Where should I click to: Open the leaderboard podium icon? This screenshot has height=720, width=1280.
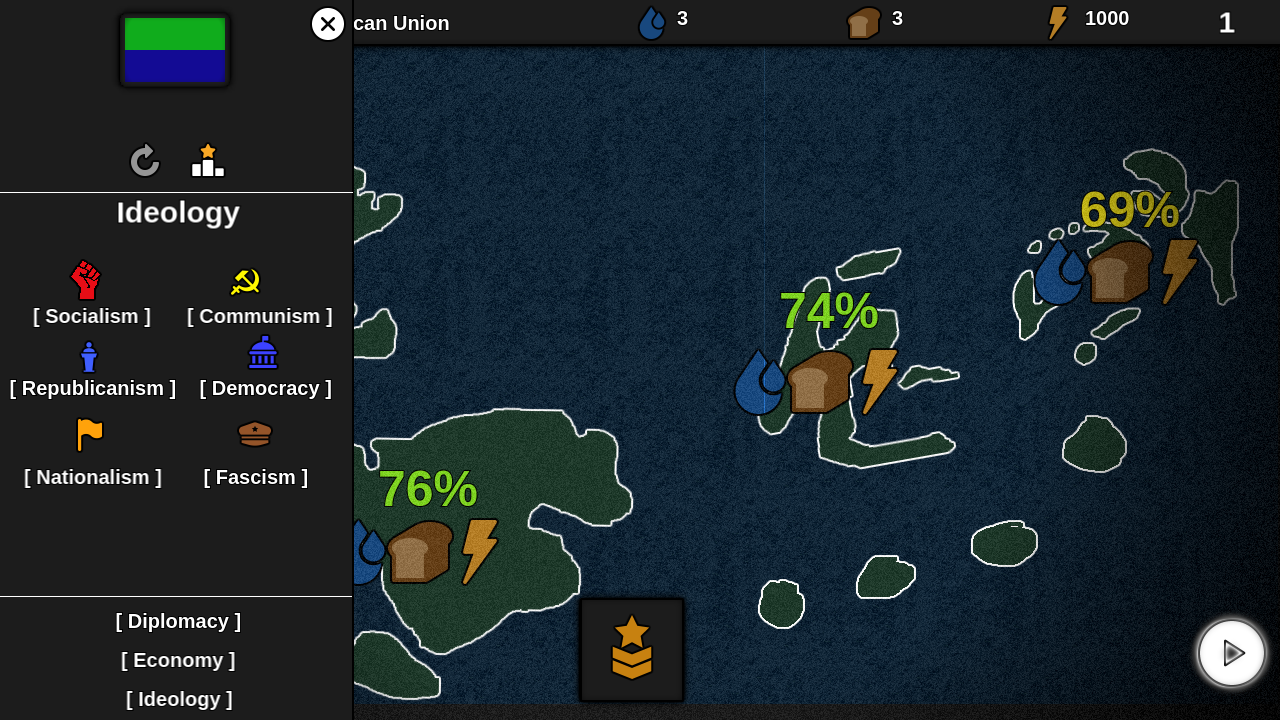pos(208,161)
